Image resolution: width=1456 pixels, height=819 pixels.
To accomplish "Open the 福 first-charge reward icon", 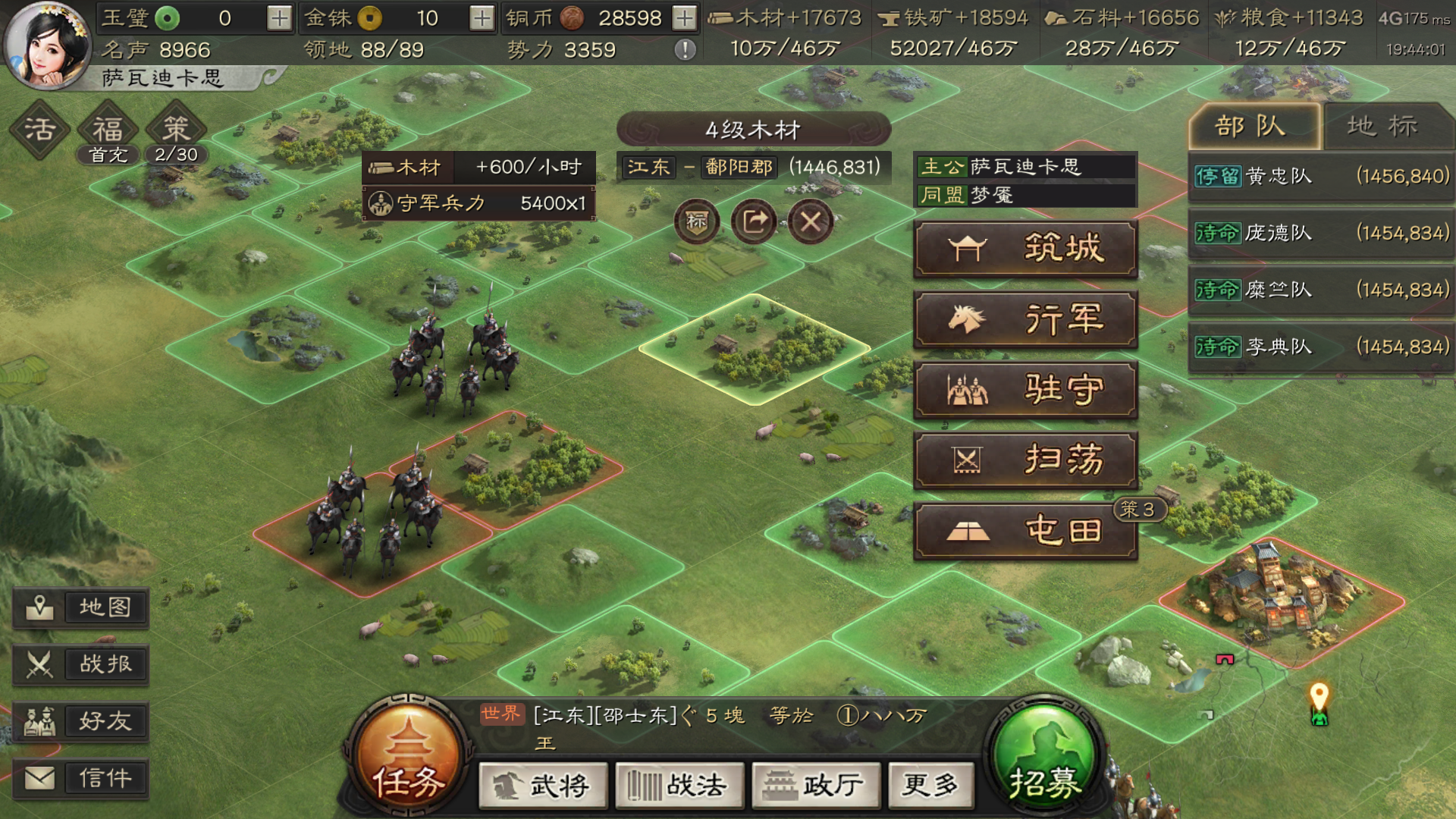I will point(108,129).
